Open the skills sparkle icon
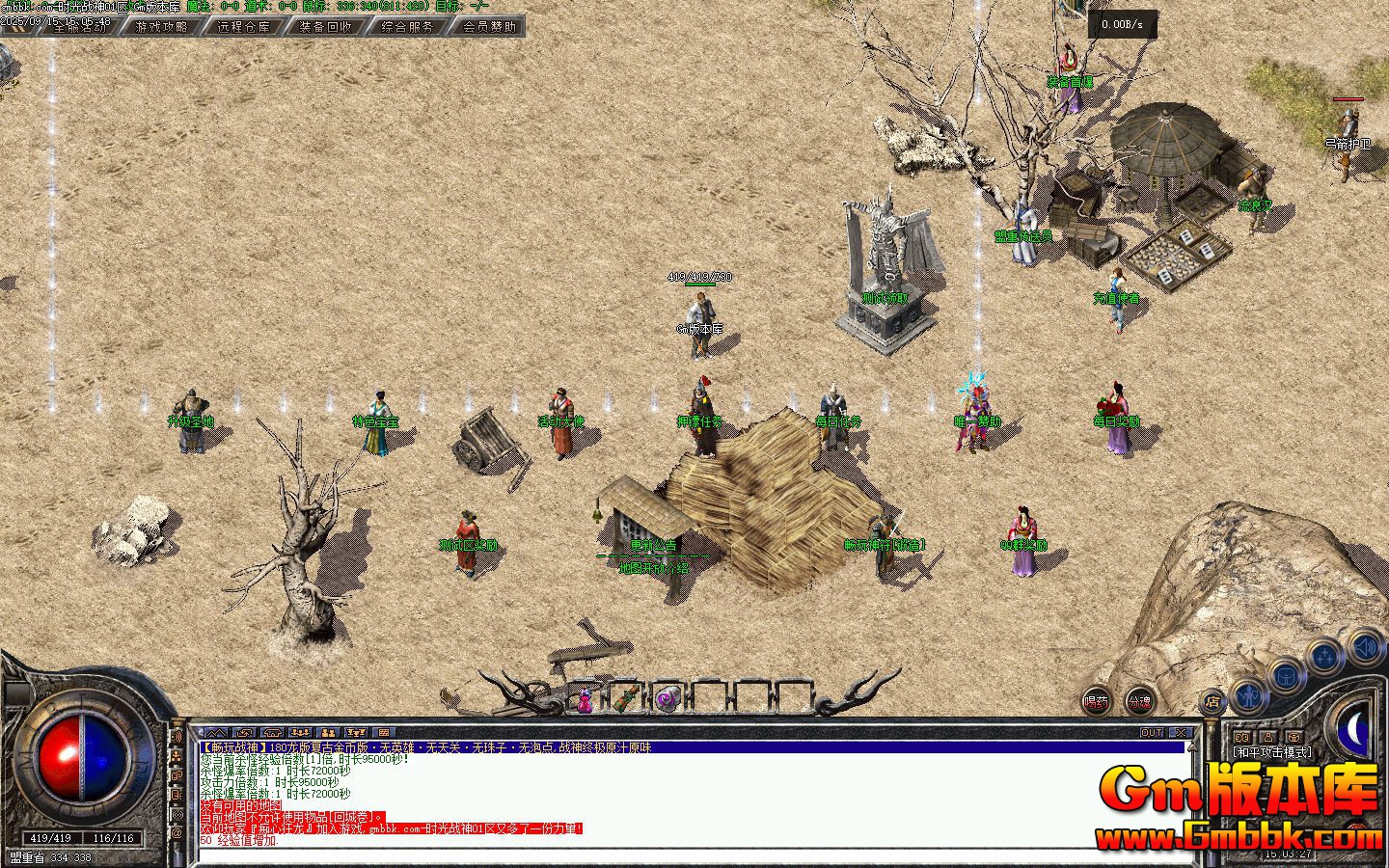1389x868 pixels. click(1326, 658)
